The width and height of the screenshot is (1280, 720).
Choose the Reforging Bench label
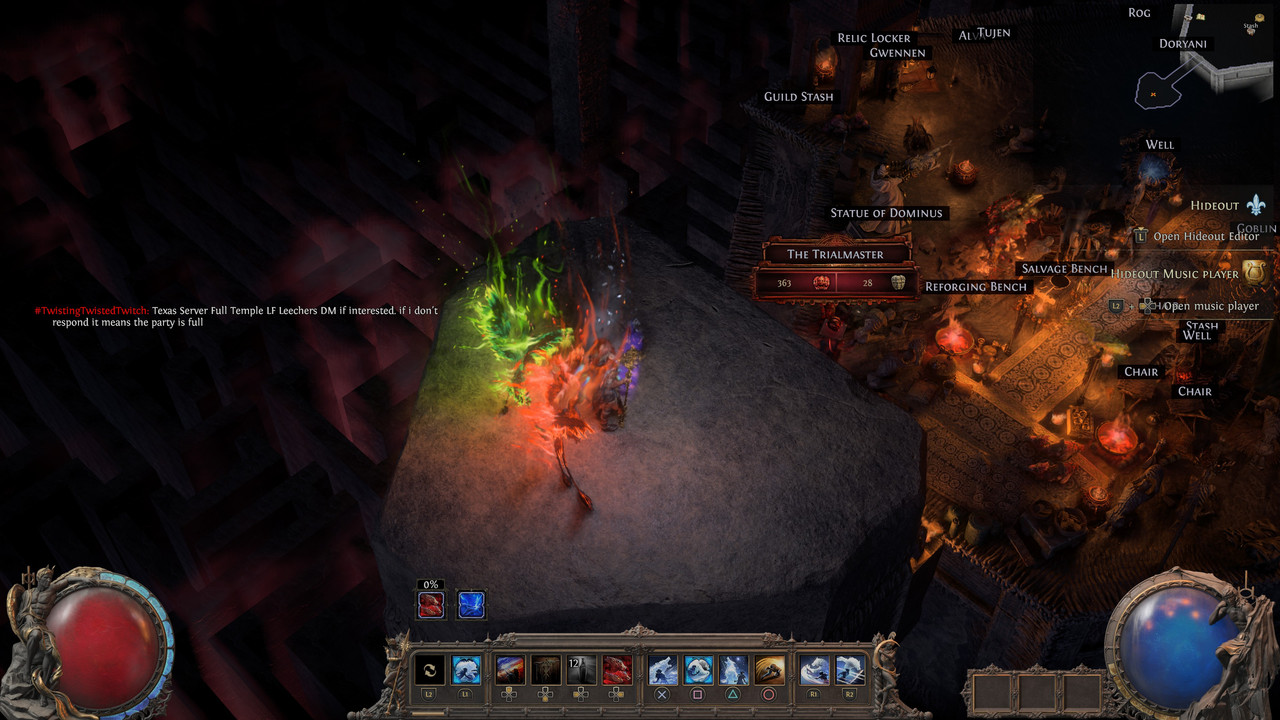975,287
